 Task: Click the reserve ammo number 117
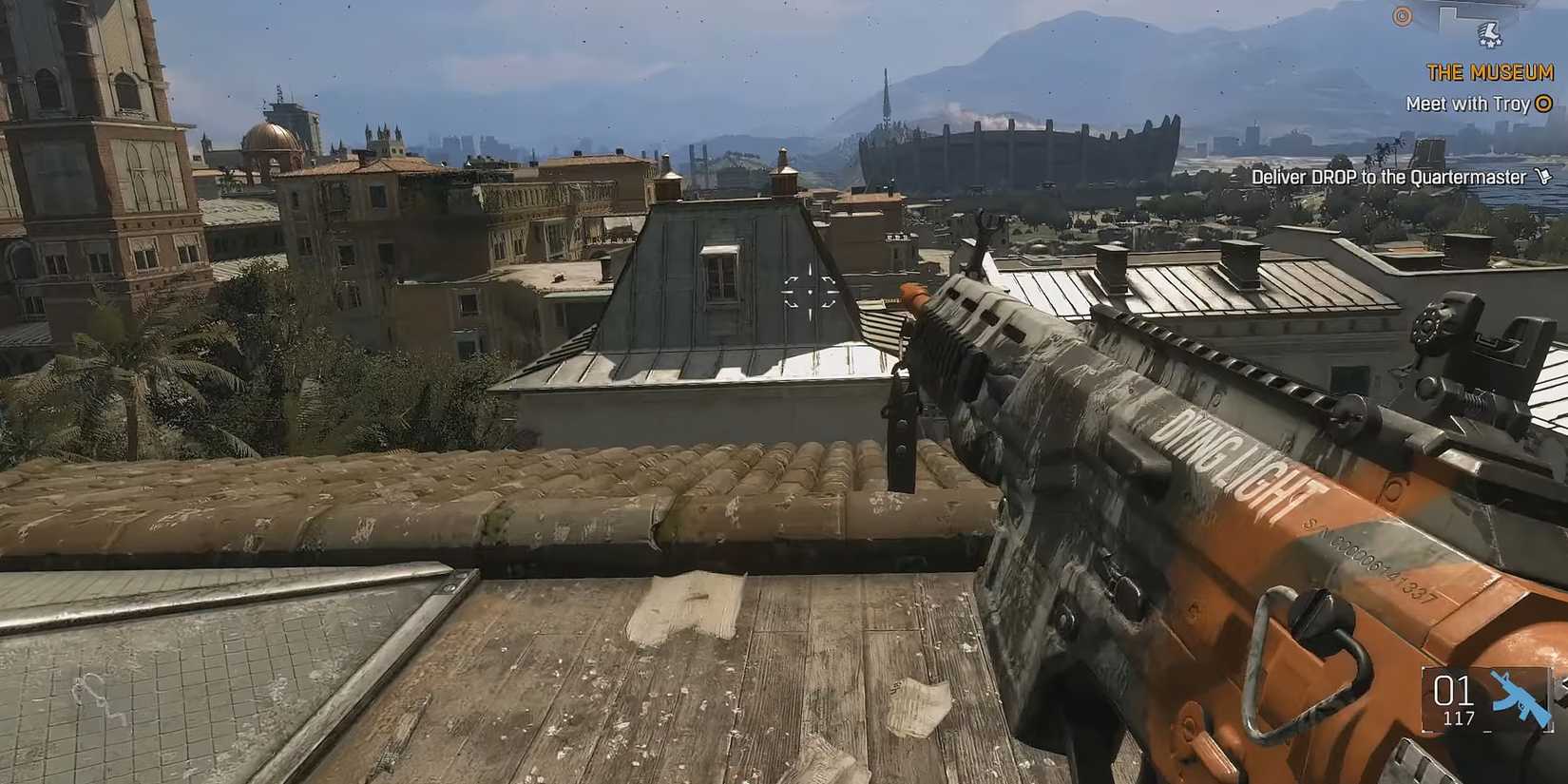click(x=1460, y=719)
